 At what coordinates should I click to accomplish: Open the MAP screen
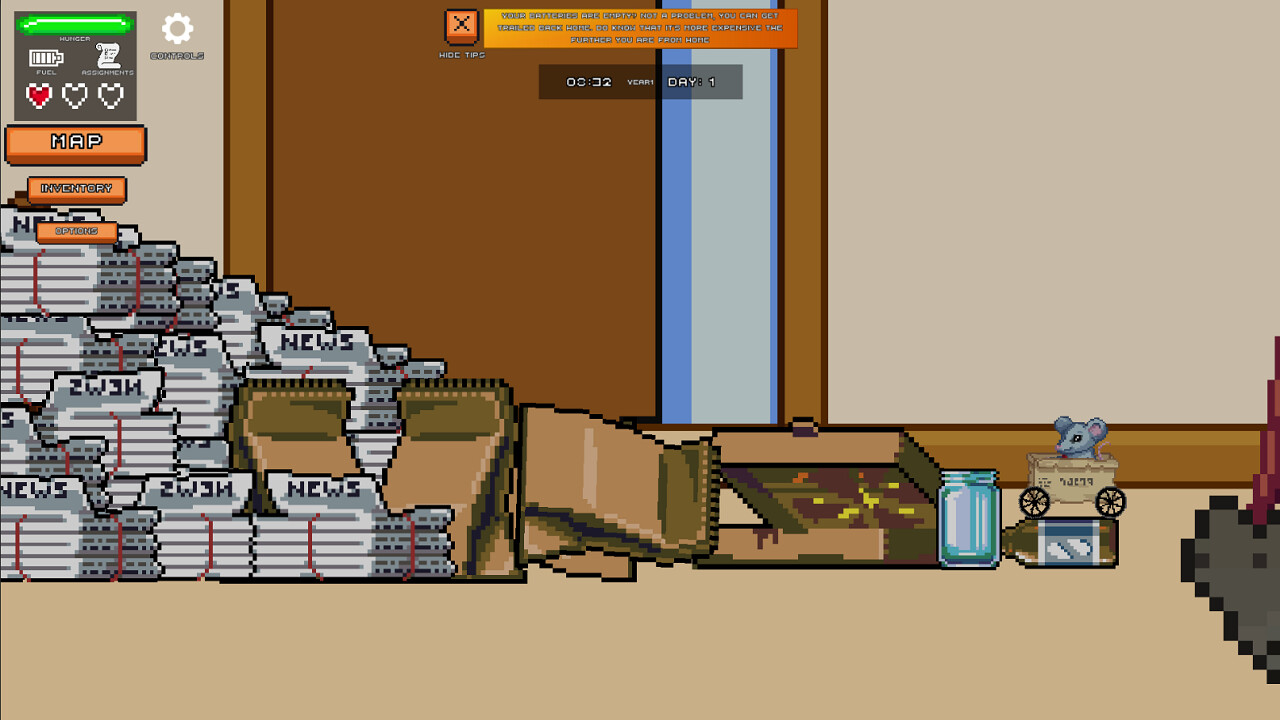[x=75, y=144]
